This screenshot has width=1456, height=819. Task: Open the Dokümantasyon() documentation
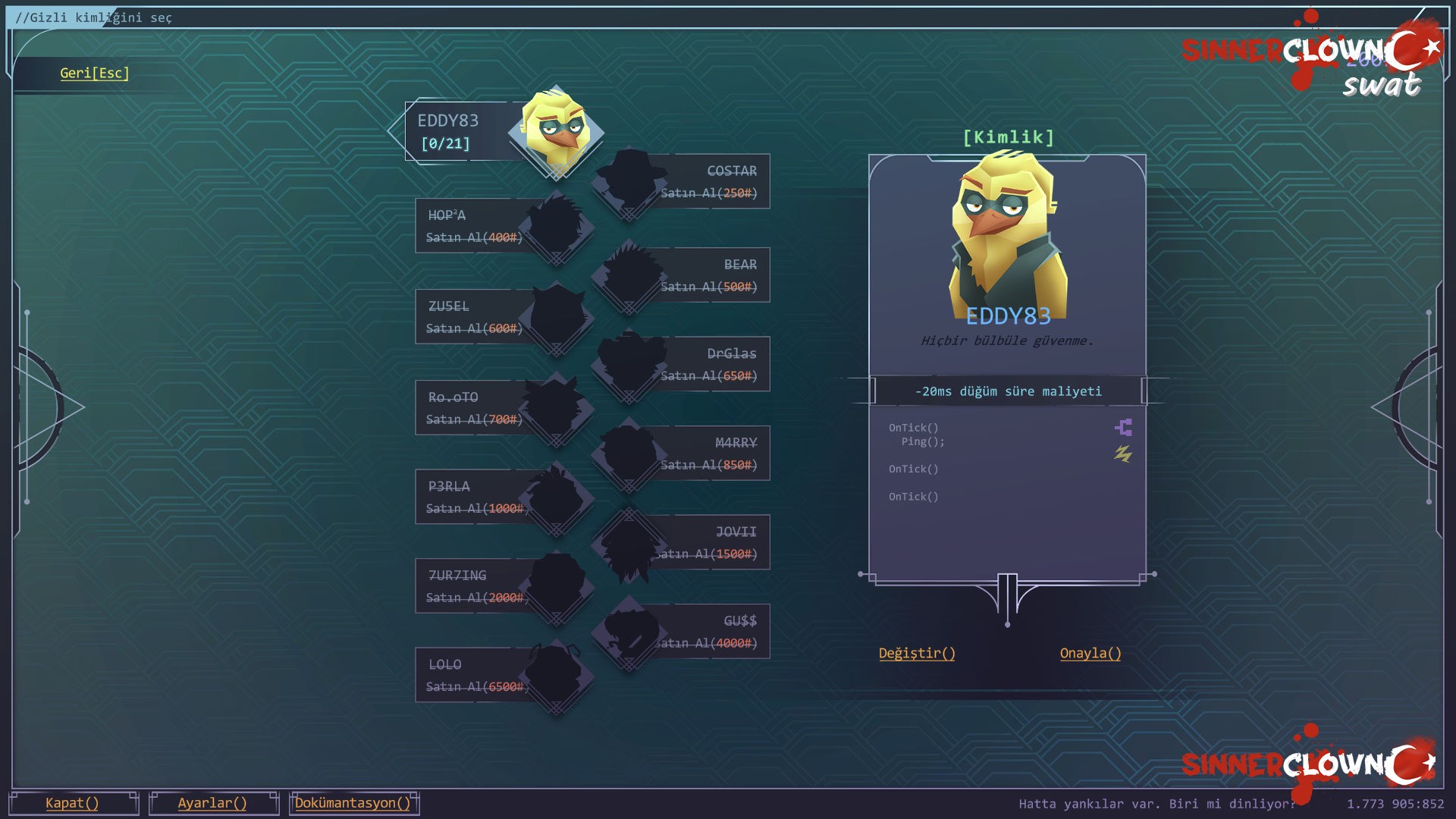[x=353, y=803]
